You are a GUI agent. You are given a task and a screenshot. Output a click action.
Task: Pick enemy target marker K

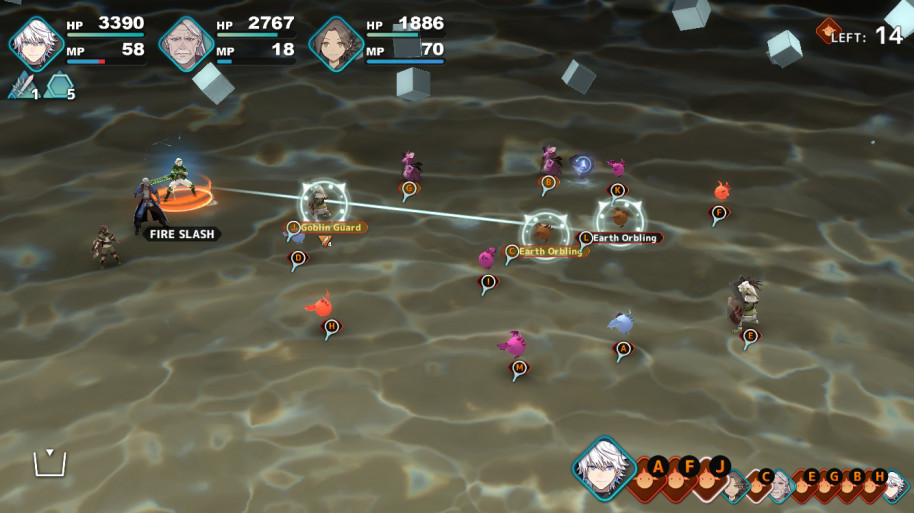617,190
